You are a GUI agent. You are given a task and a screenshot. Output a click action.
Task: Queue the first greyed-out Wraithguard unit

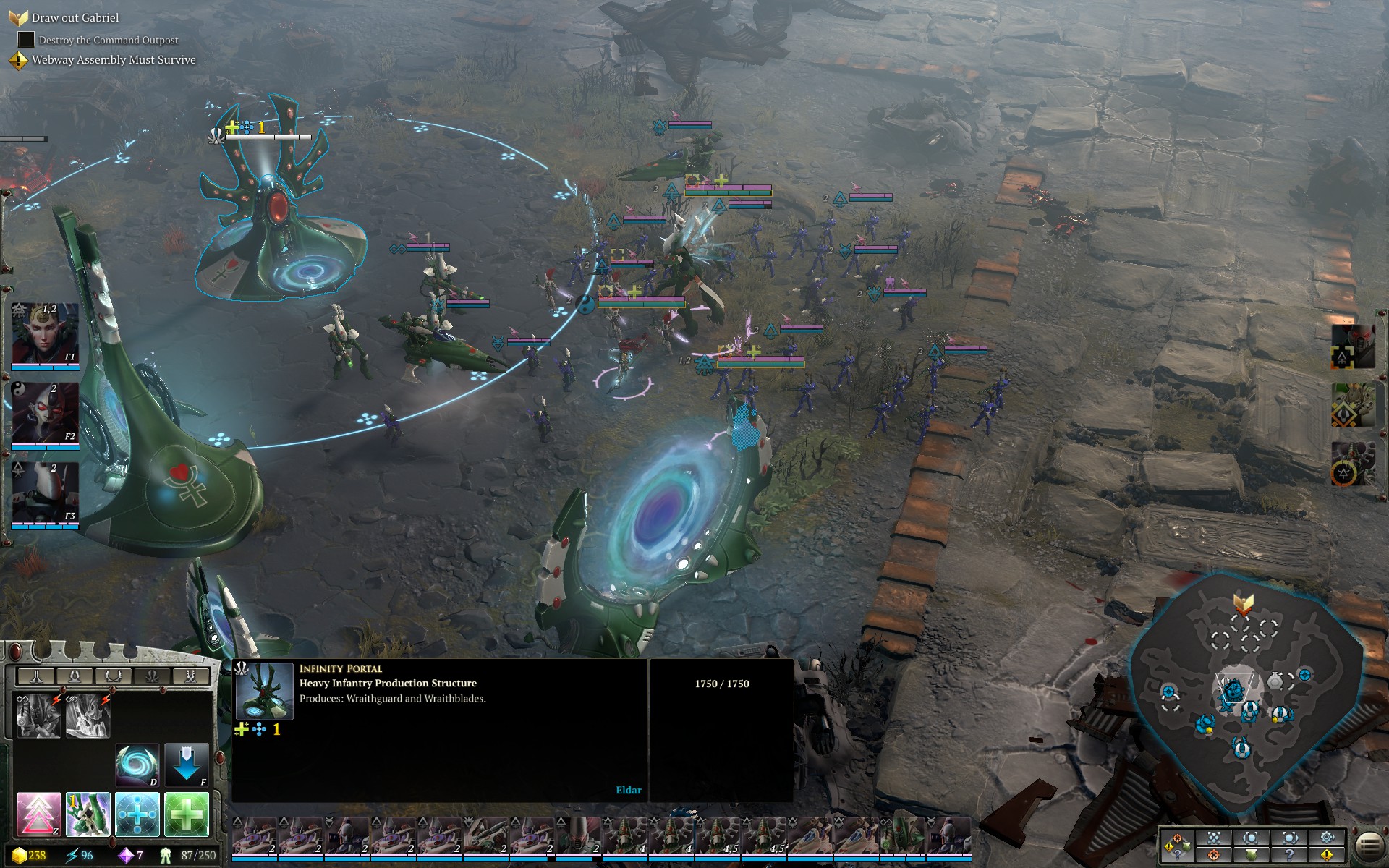point(38,715)
